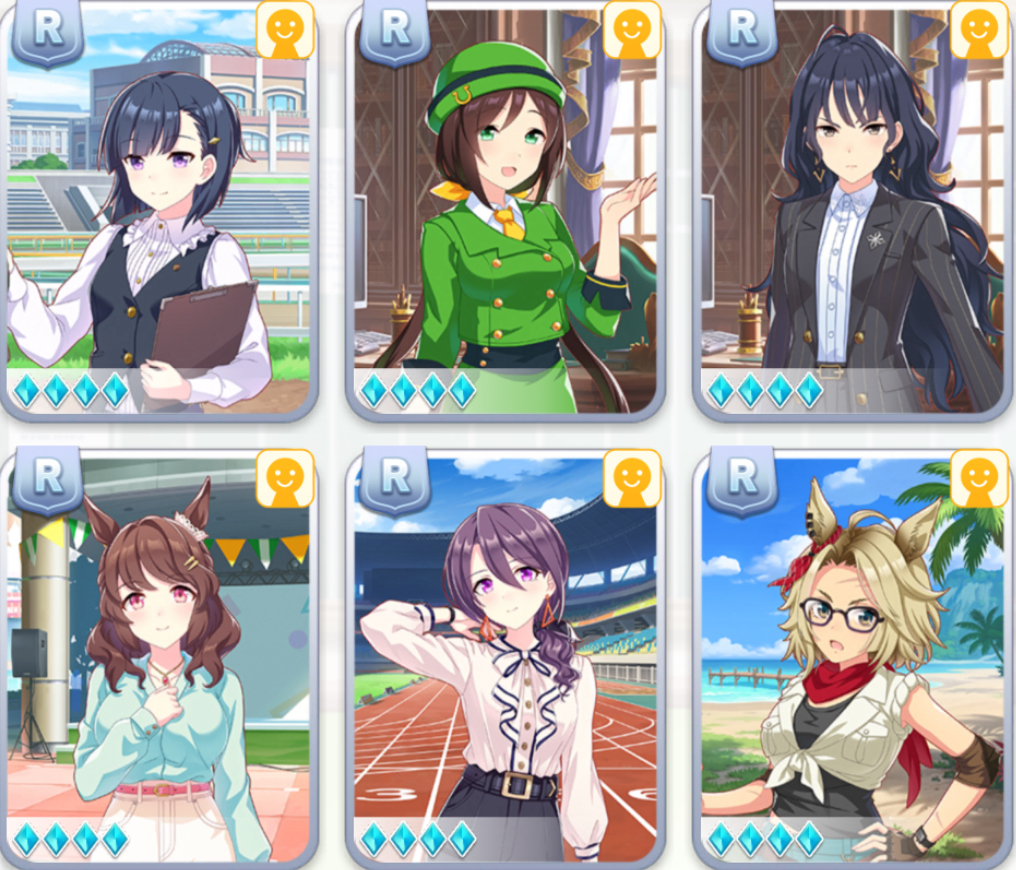This screenshot has height=870, width=1016.
Task: Pick the long-haired black suit card
Action: (851, 210)
